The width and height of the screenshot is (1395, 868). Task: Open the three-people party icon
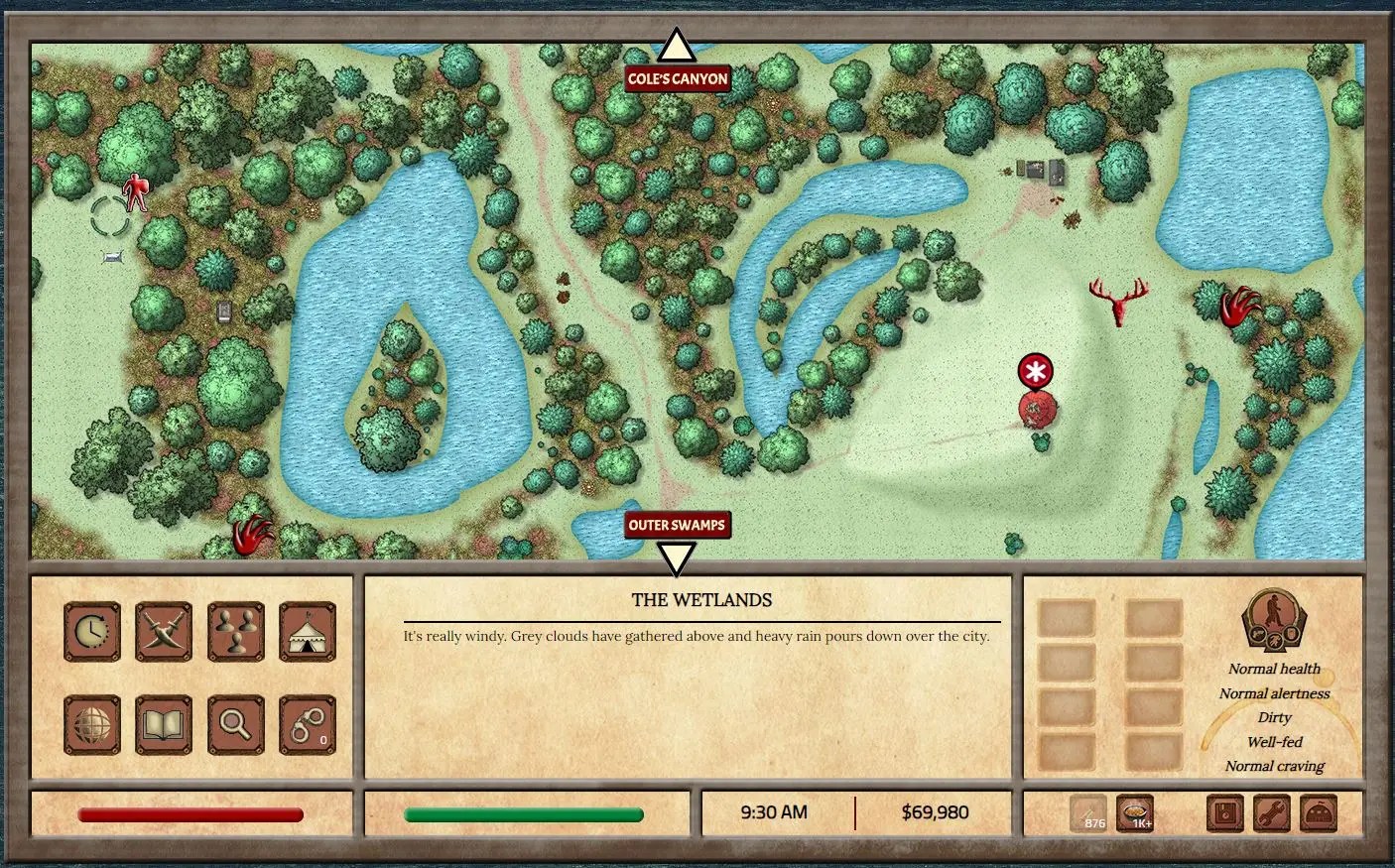point(236,631)
